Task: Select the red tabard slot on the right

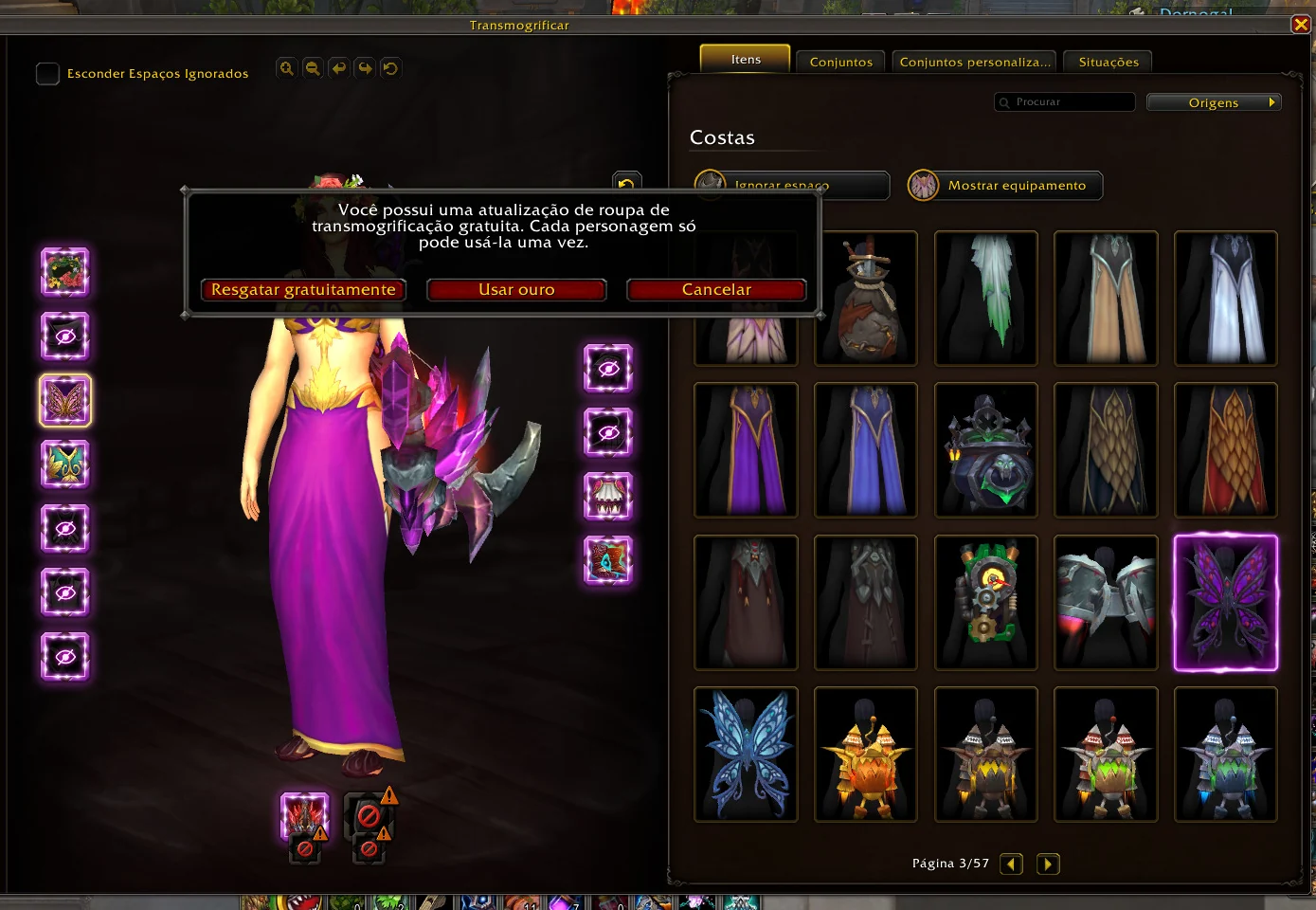Action: point(609,560)
